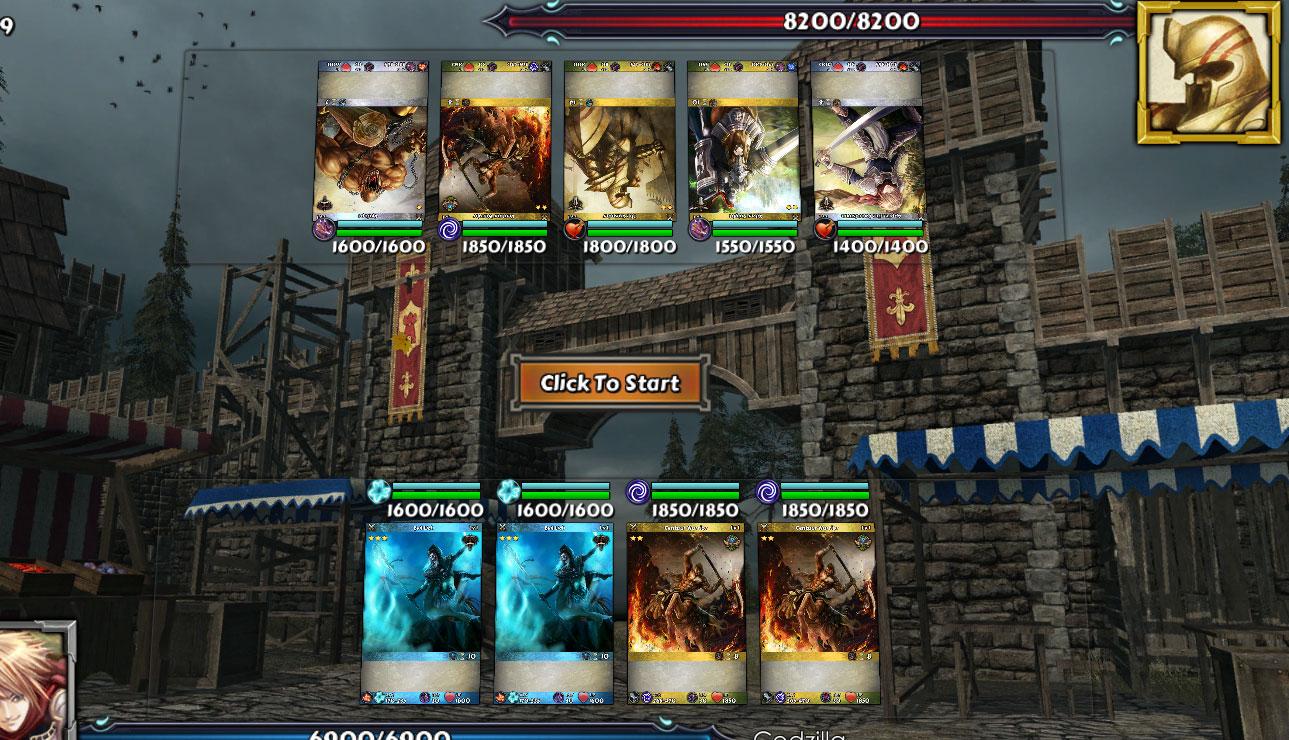Open the golden helmet enemy hero portrait
Viewport: 1289px width, 740px height.
coord(1208,71)
